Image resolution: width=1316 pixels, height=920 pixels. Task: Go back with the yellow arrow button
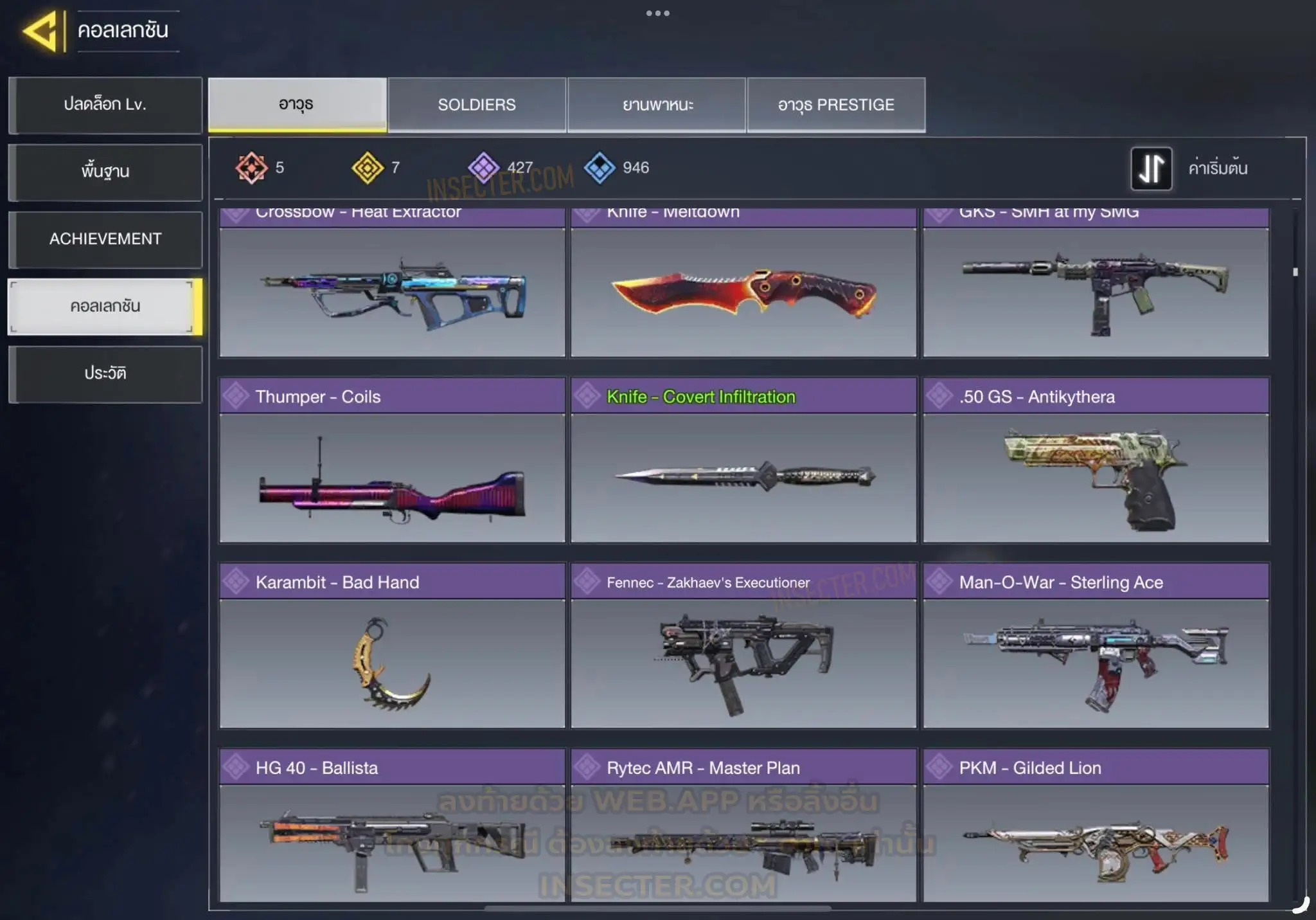pos(42,31)
